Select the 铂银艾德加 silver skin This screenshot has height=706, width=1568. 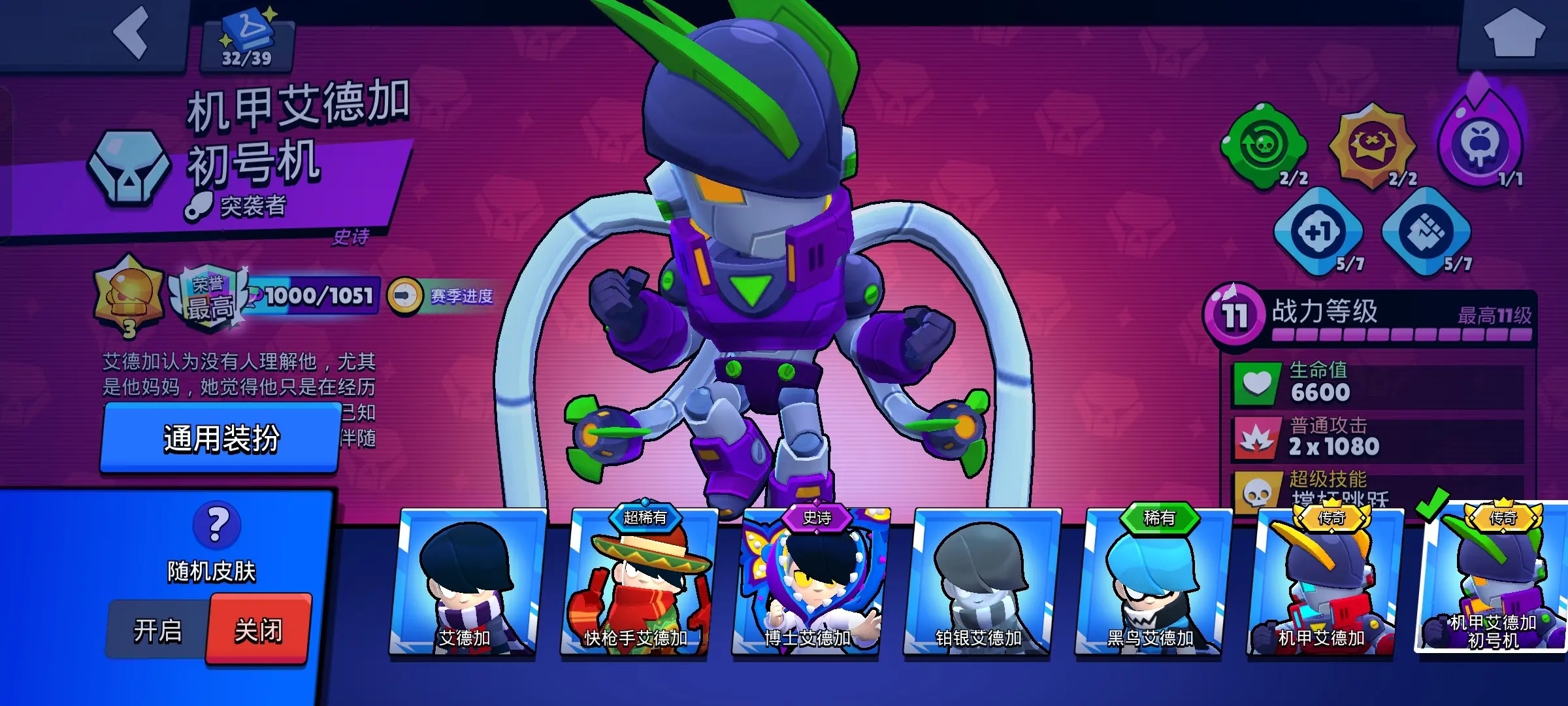point(979,583)
